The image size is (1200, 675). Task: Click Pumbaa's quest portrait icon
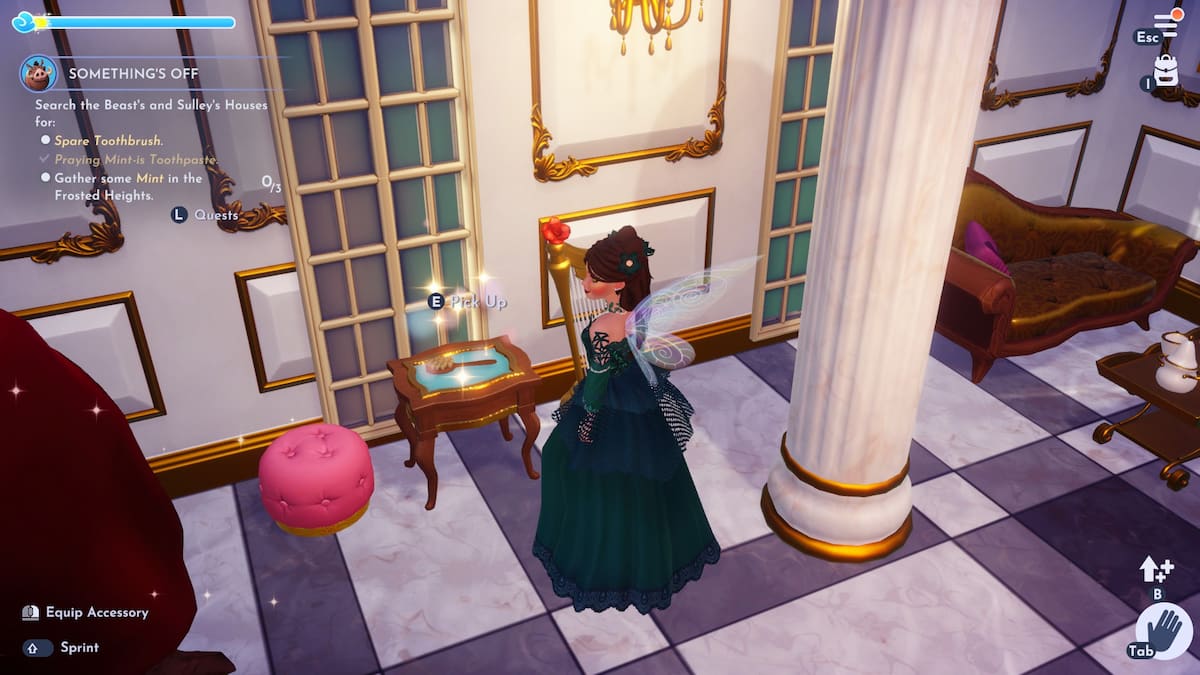[x=39, y=73]
